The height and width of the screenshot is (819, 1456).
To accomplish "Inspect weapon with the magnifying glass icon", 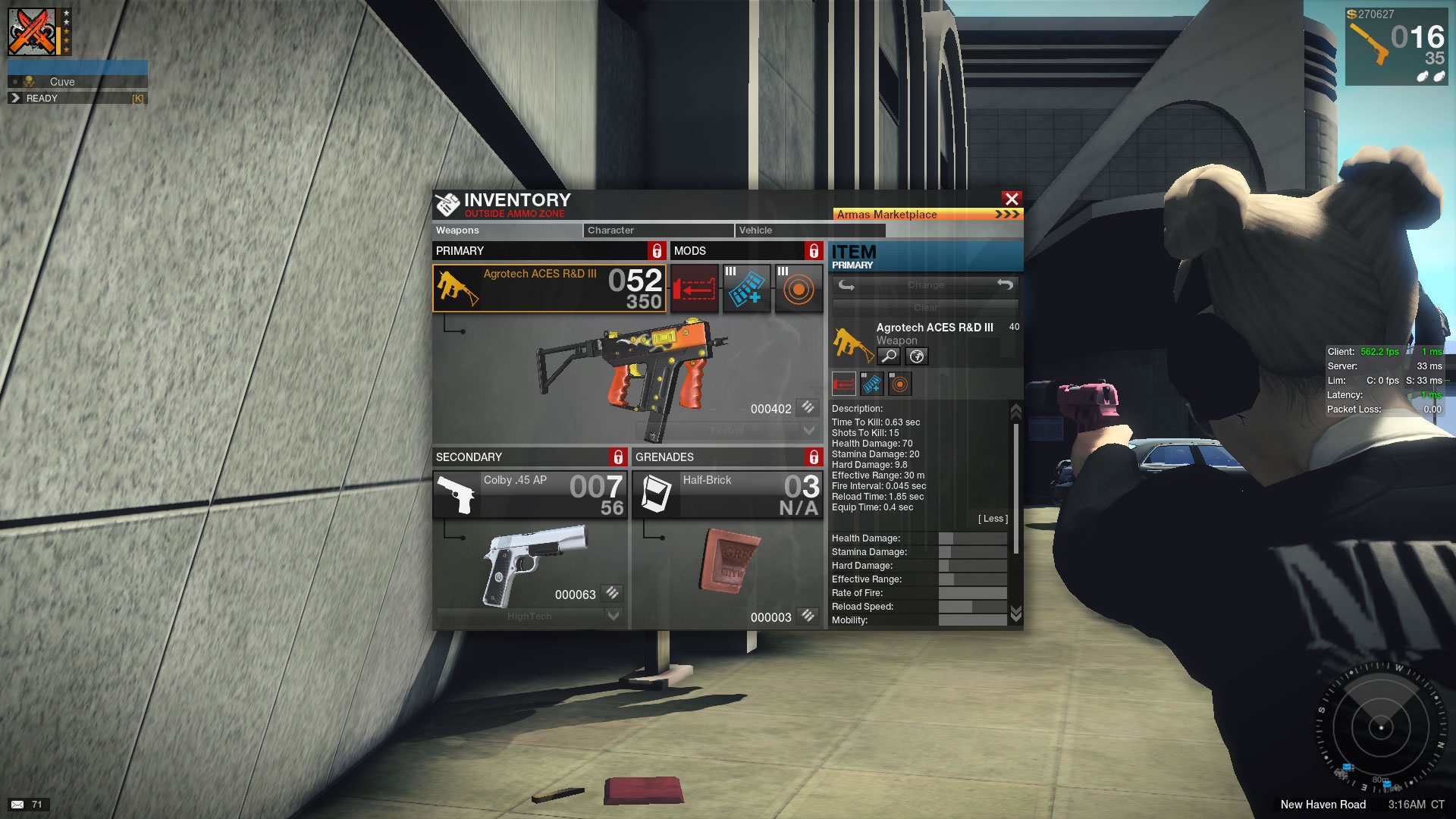I will tap(889, 356).
